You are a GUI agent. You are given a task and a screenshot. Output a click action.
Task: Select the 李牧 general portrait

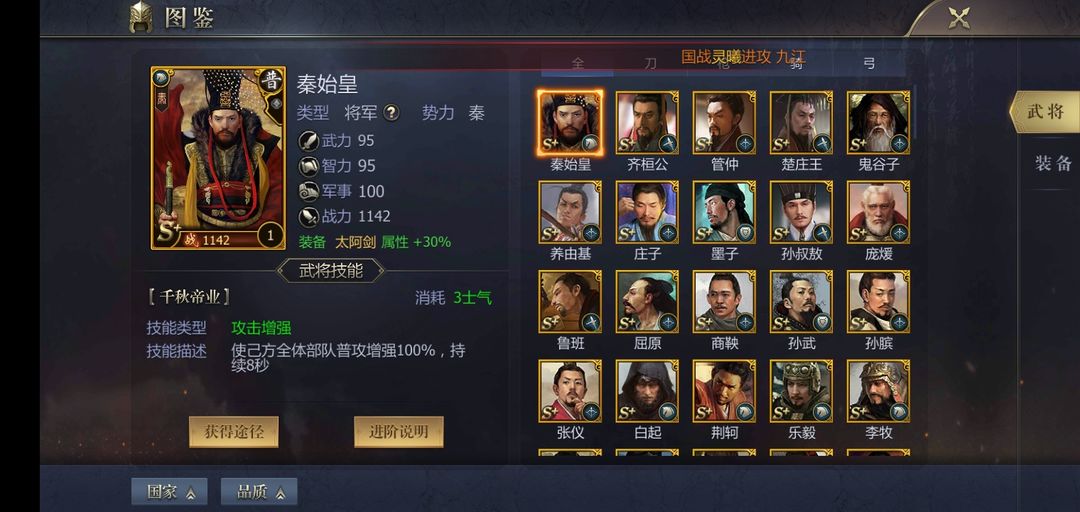[878, 391]
